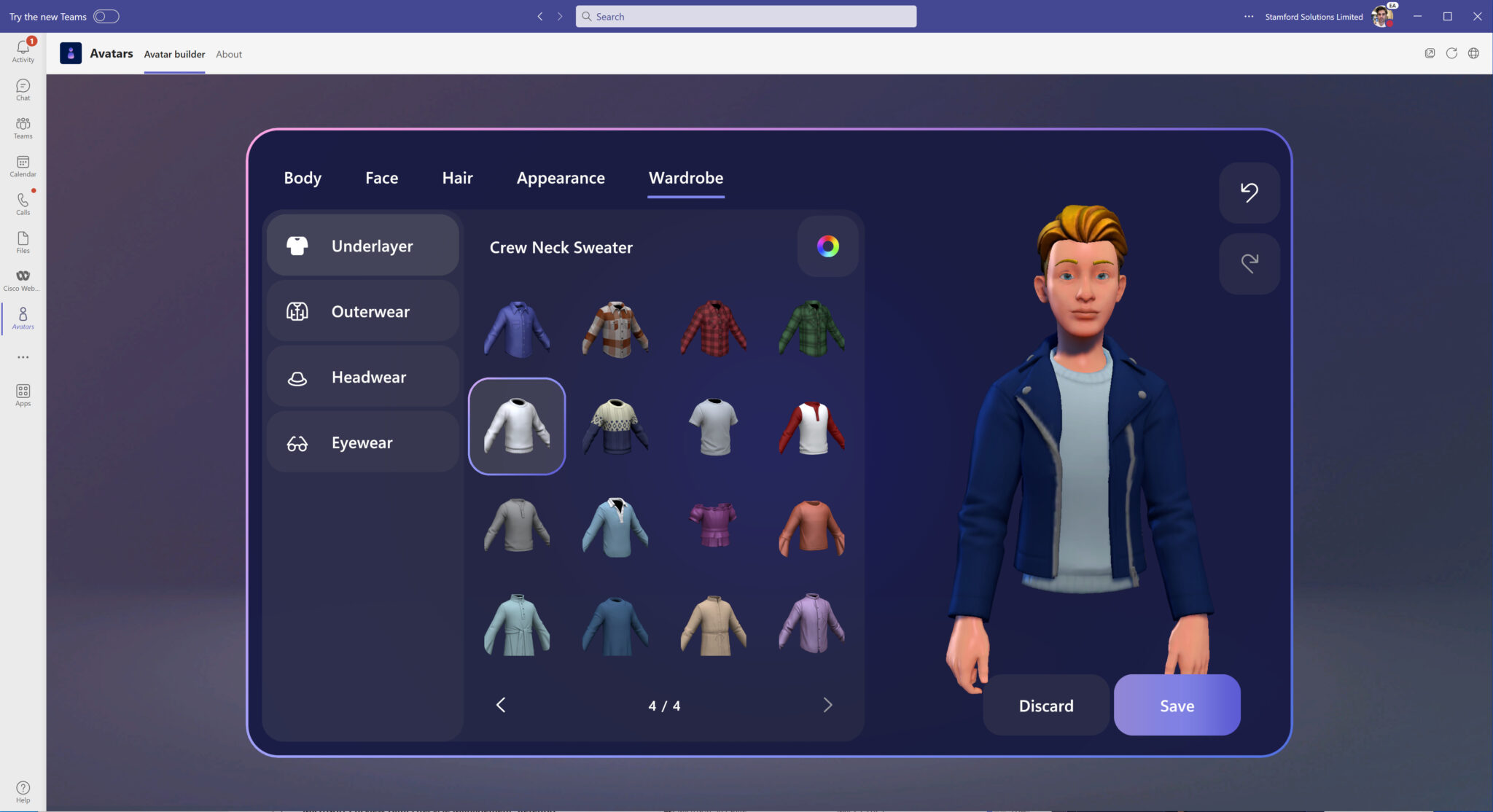Screen dimensions: 1493x812
Task: Switch to the Face tab
Action: [381, 177]
